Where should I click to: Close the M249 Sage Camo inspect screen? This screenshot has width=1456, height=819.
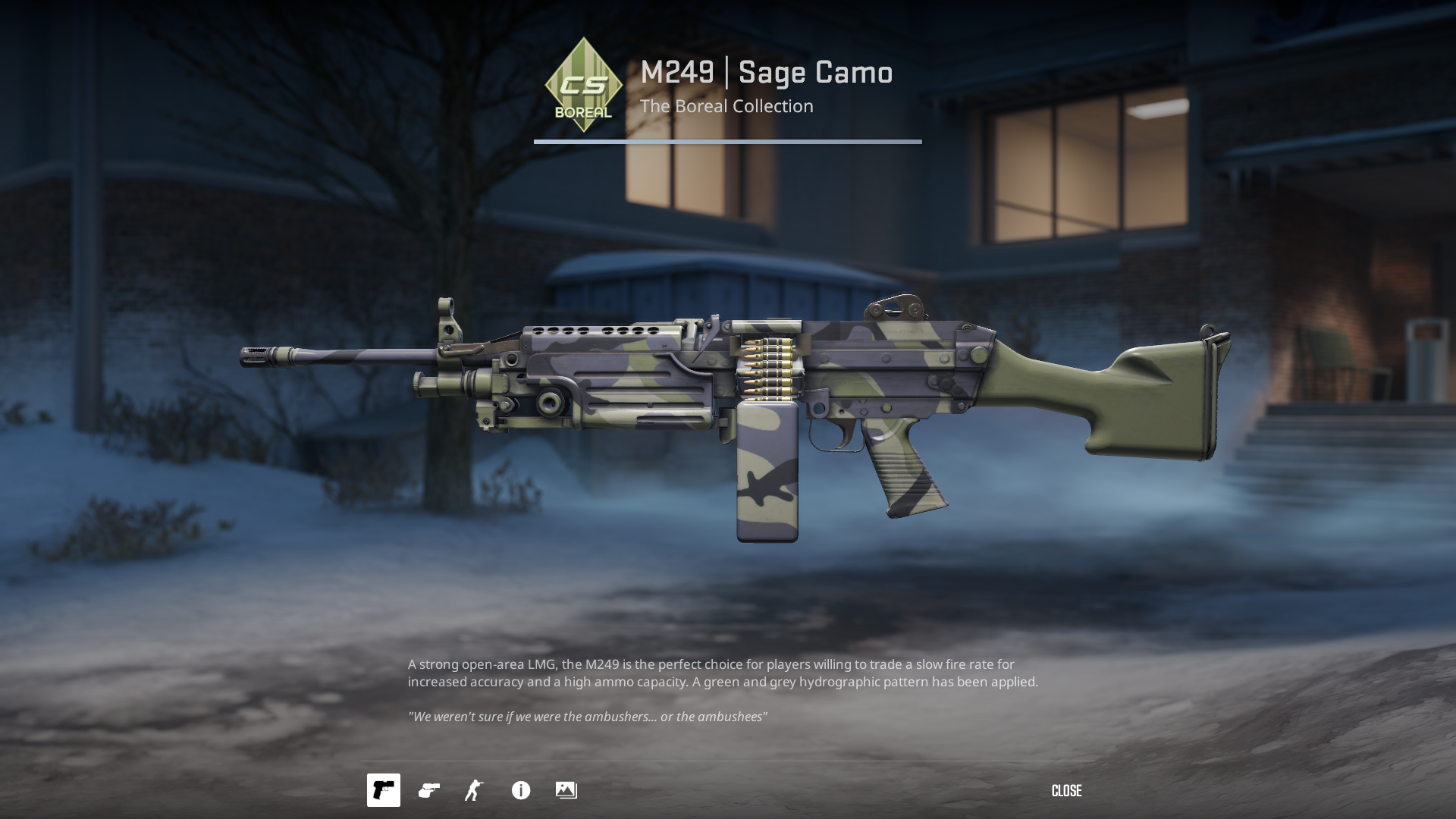(1066, 791)
